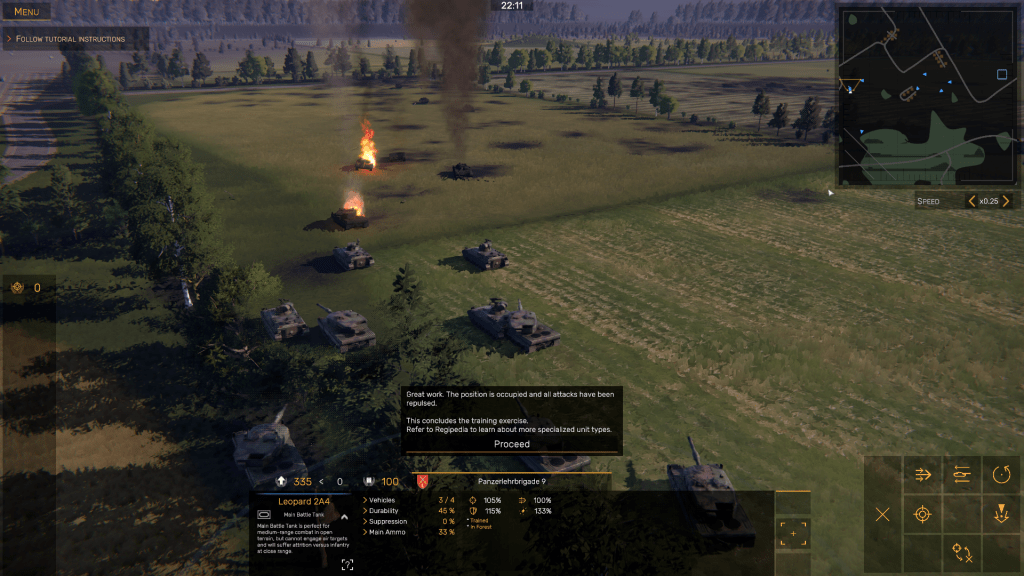Image resolution: width=1024 pixels, height=576 pixels.
Task: Toggle the crosshair-and-X fire mode command
Action: [x=962, y=552]
